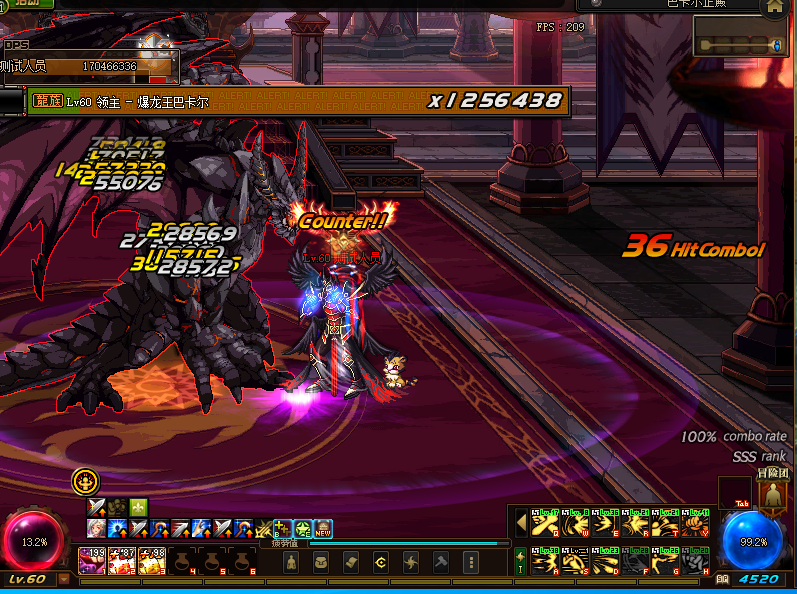Click the NEW notification icon
This screenshot has width=797, height=594.
pos(323,528)
